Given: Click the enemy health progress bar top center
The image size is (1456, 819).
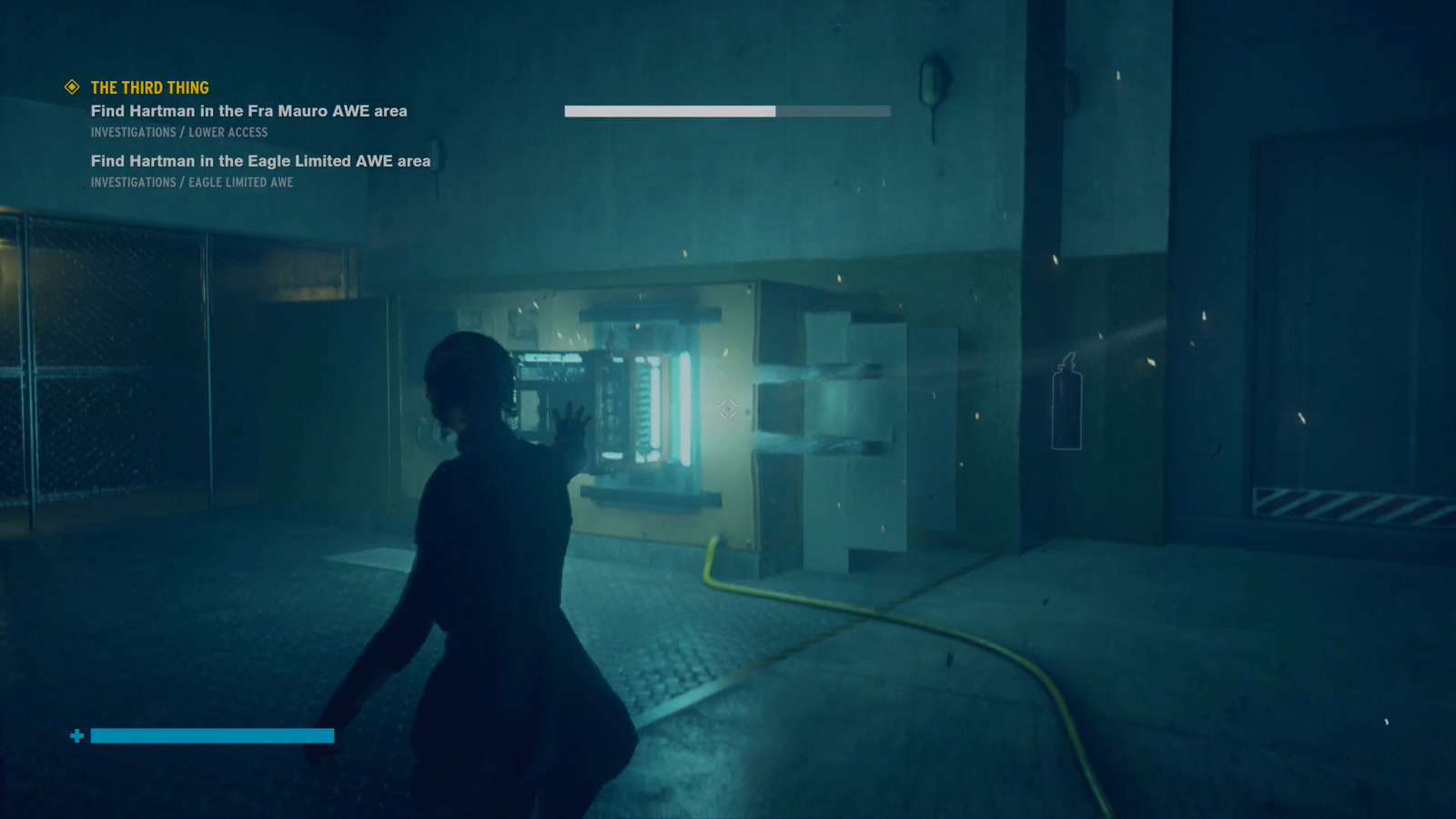Looking at the screenshot, I should point(726,111).
